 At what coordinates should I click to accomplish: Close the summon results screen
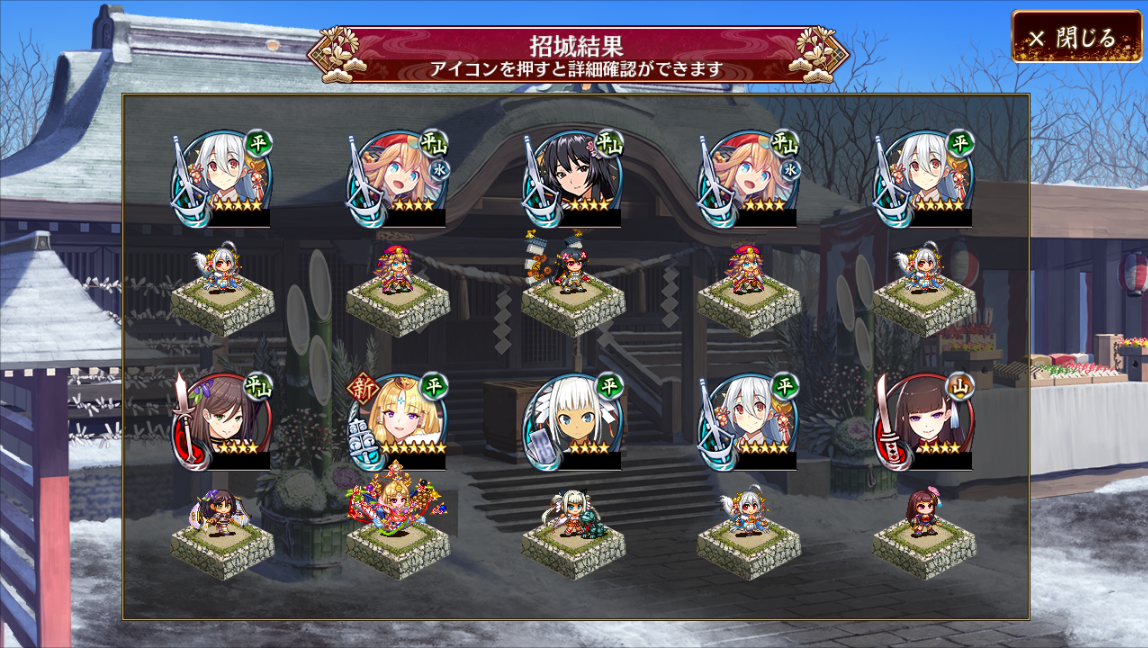(1076, 38)
